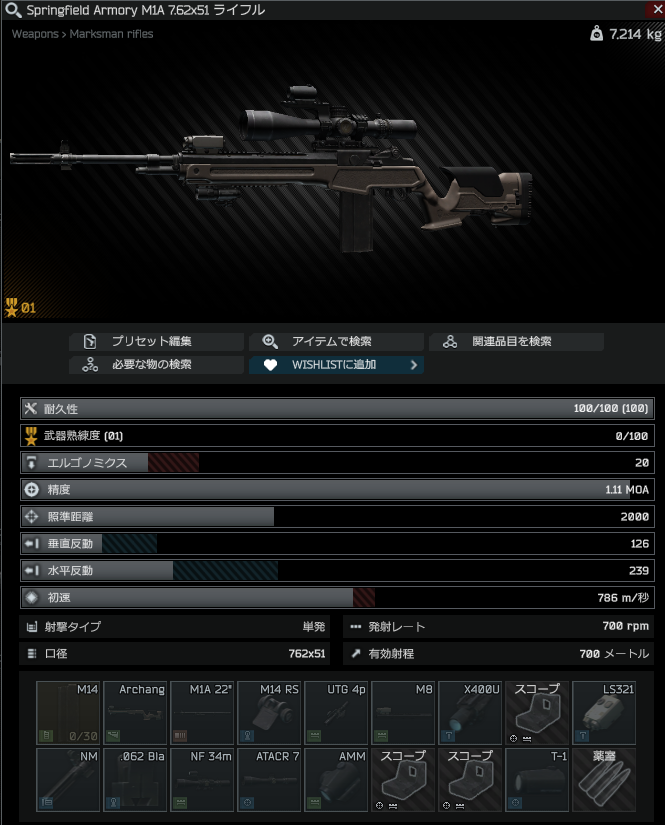The image size is (665, 825).
Task: Open プリセット編集 (edit preset)
Action: pyautogui.click(x=157, y=341)
